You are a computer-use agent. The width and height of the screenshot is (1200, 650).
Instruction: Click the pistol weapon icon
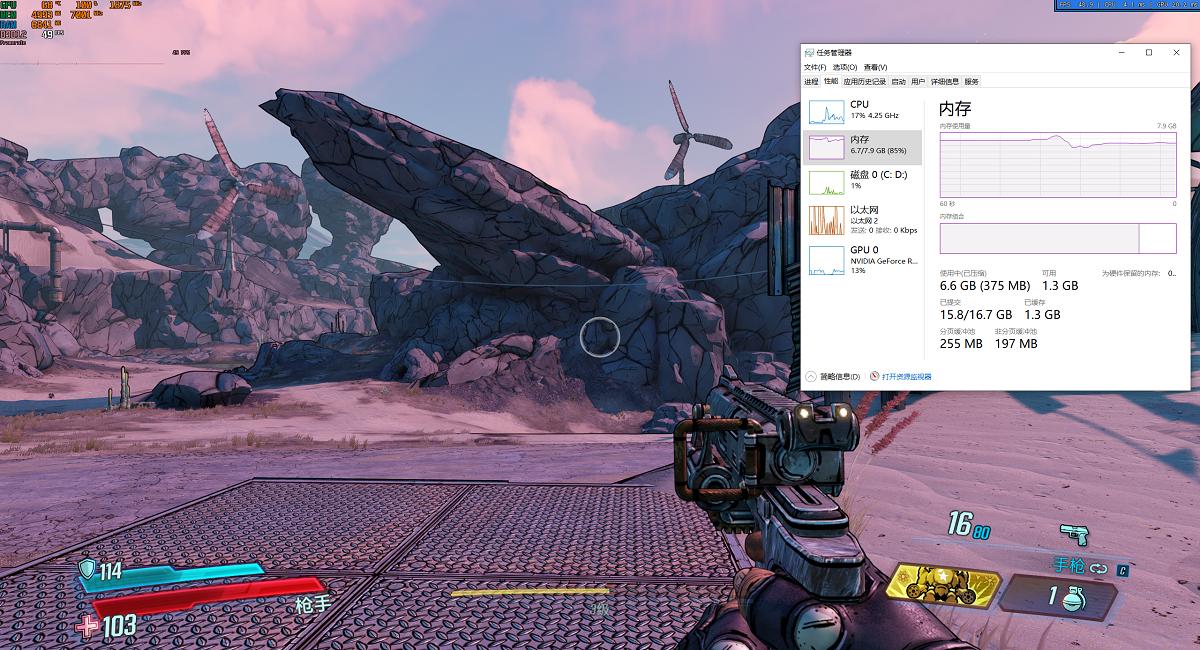(1072, 534)
